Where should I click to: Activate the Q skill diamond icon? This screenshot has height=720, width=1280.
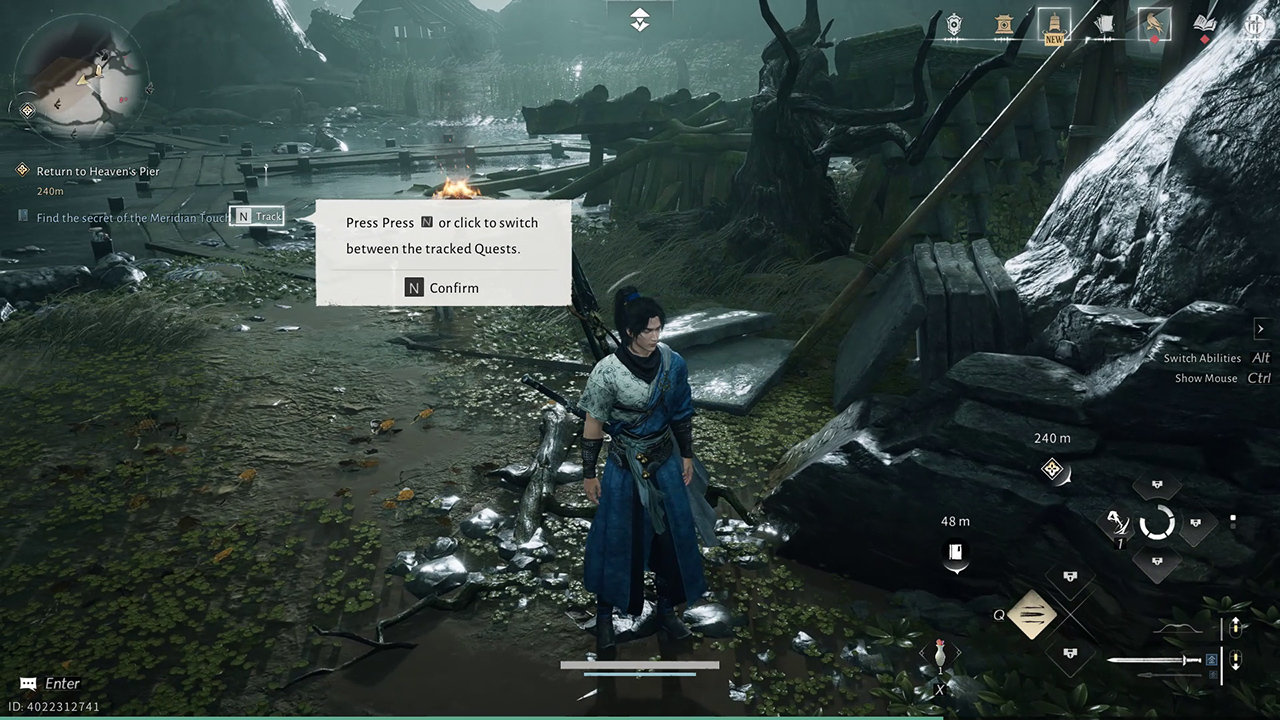pyautogui.click(x=1032, y=614)
